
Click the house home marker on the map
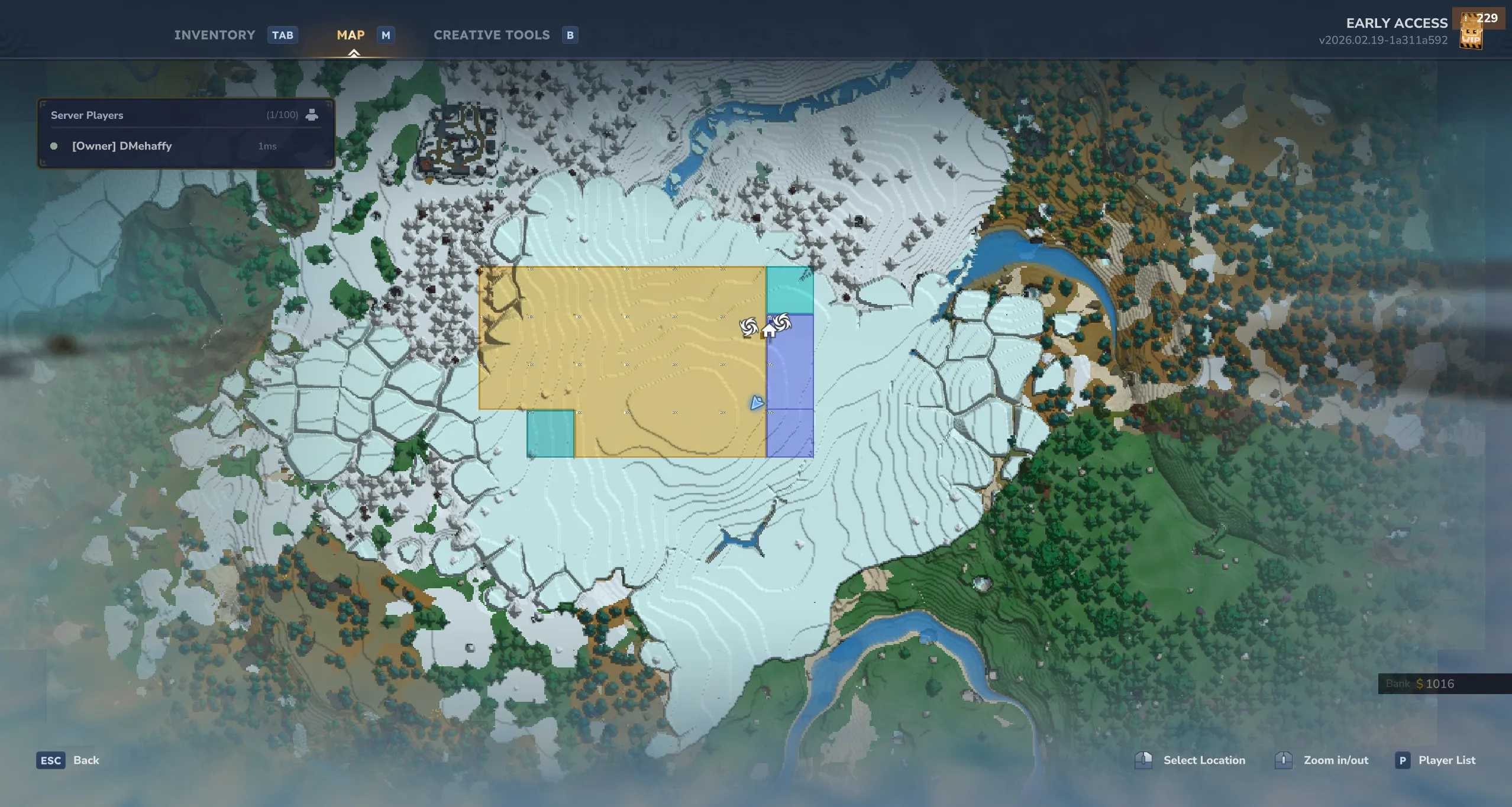[768, 330]
